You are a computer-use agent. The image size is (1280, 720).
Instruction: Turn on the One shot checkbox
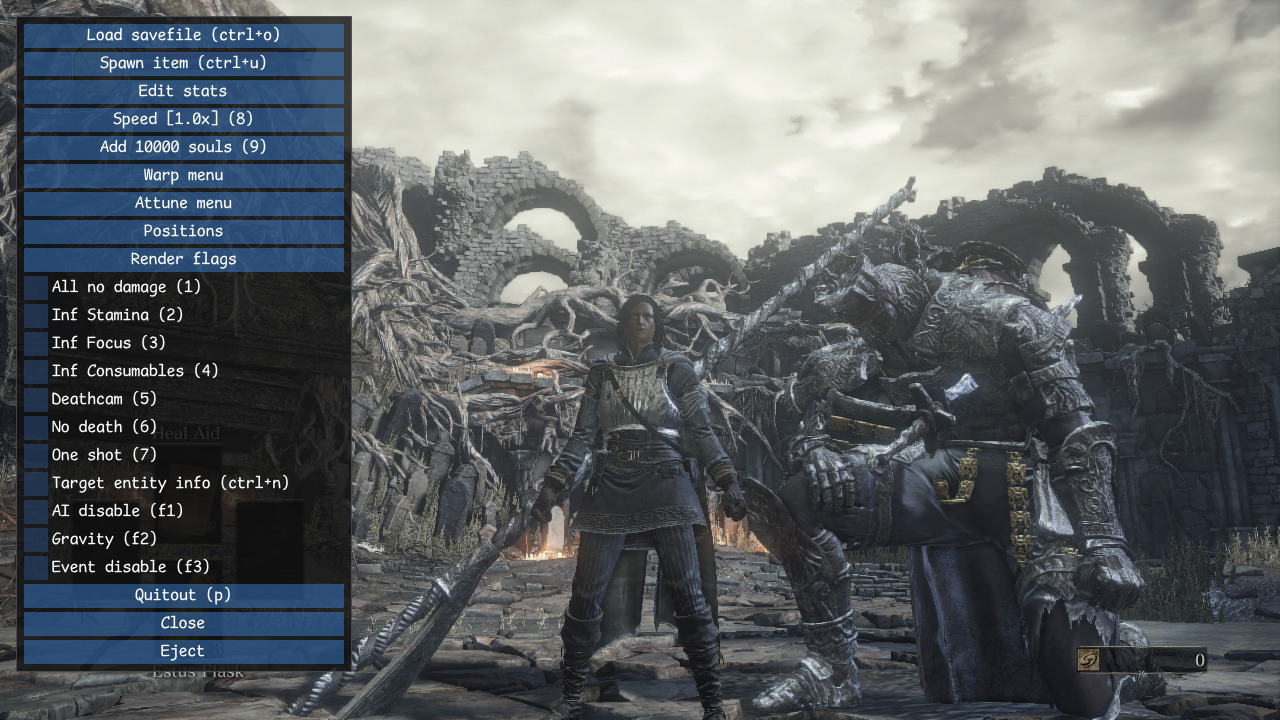pyautogui.click(x=36, y=455)
